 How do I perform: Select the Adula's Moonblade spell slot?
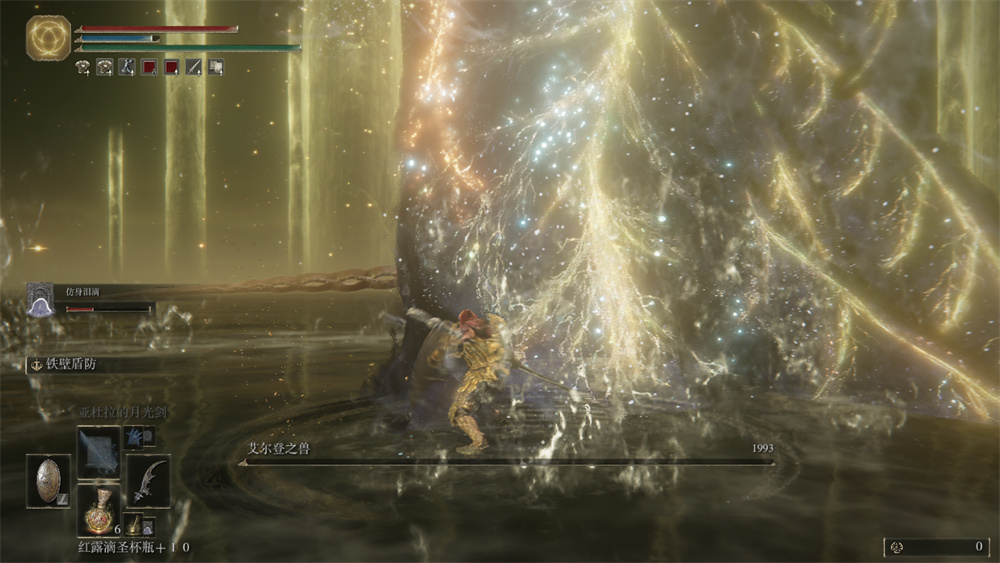99,451
